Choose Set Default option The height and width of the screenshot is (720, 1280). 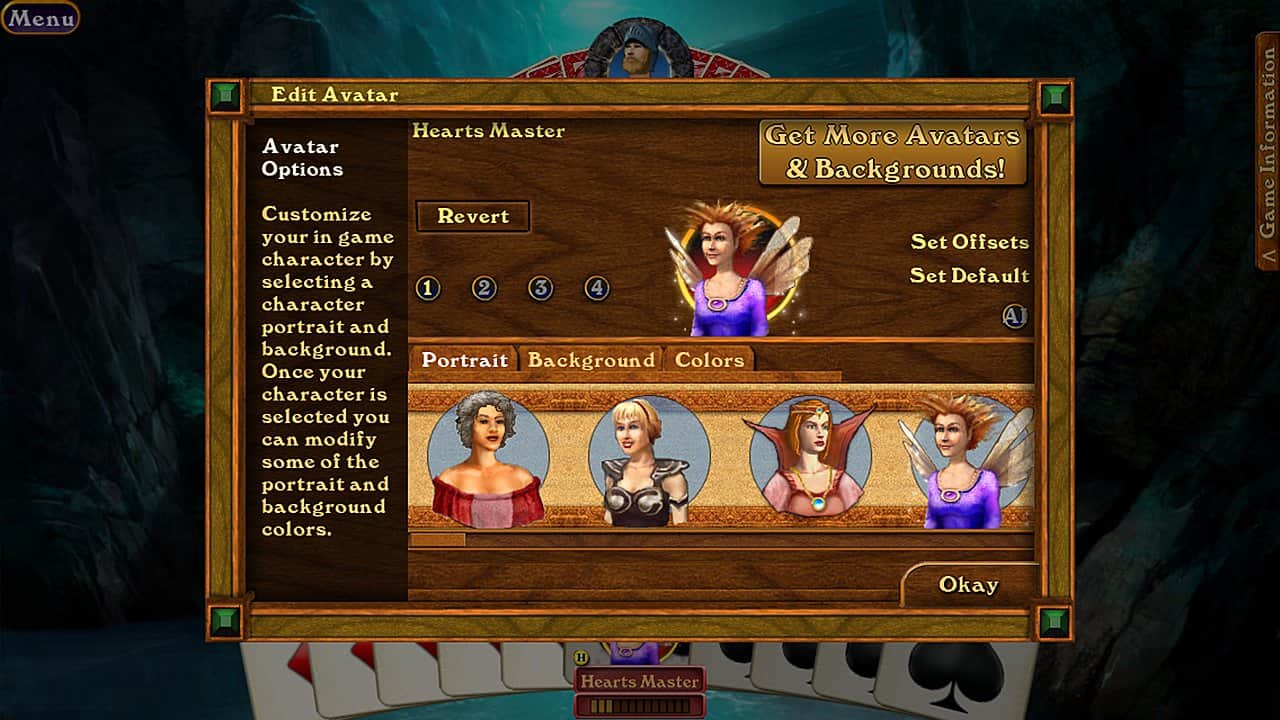pos(969,276)
